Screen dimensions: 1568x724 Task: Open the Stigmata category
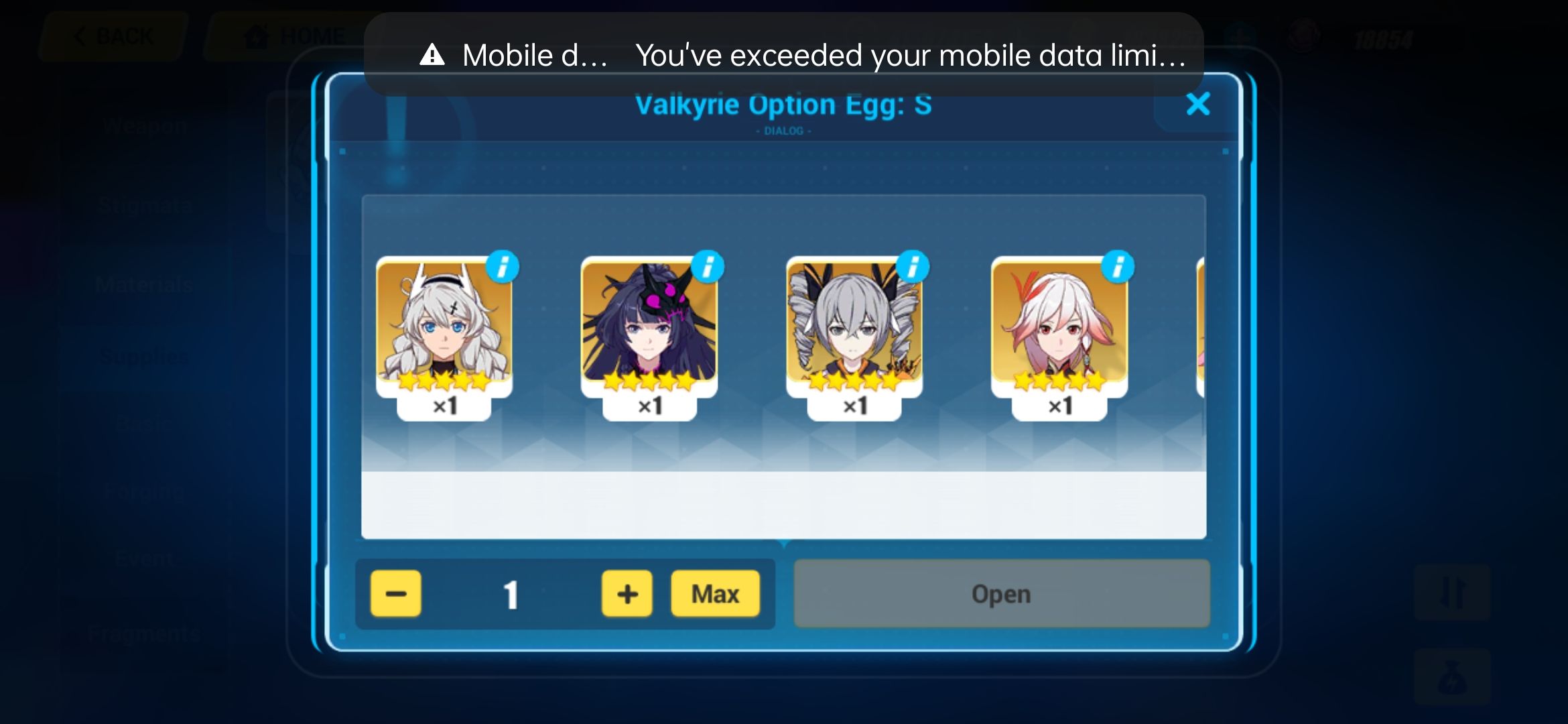click(144, 204)
